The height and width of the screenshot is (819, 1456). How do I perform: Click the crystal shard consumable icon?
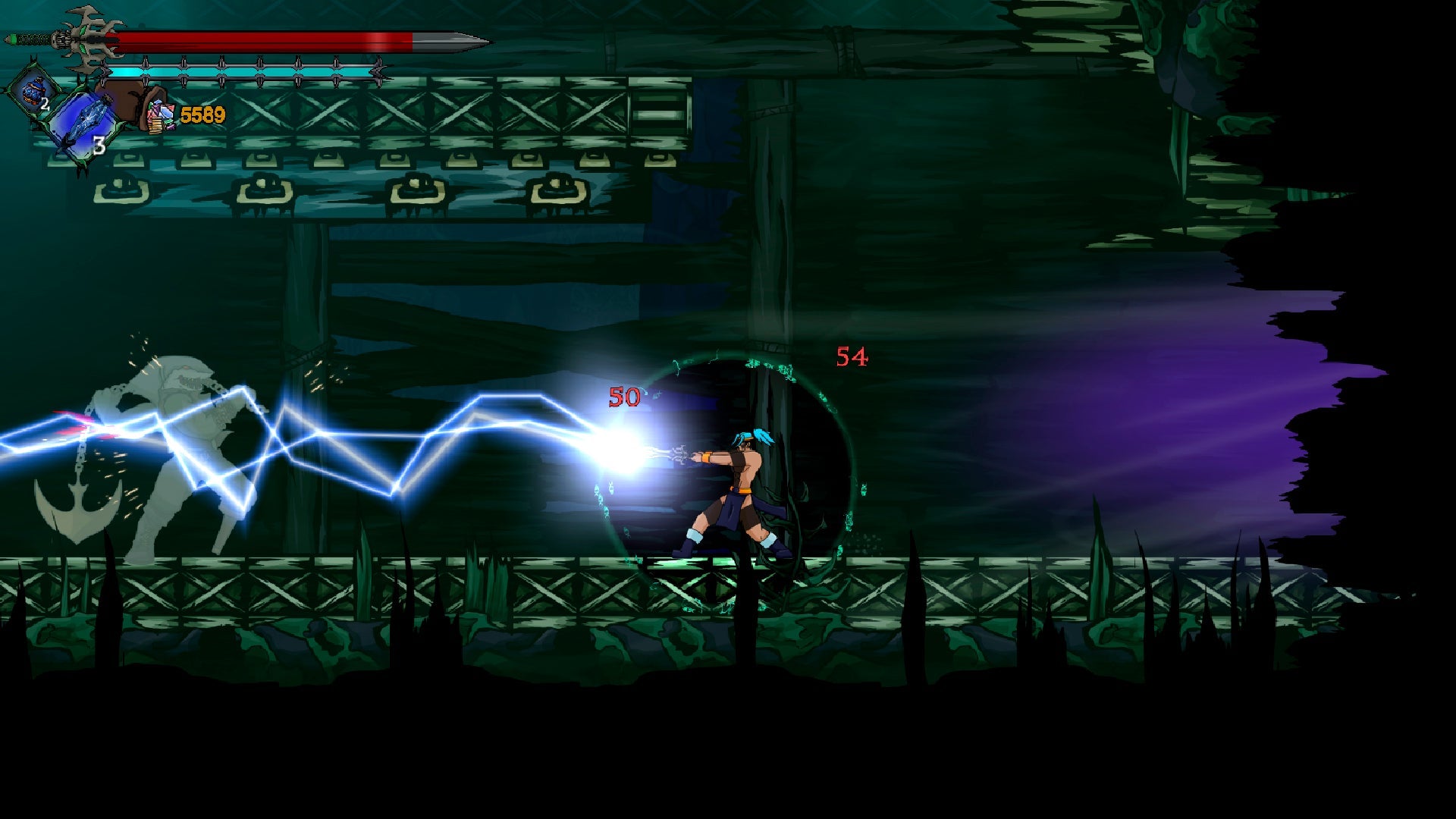[x=91, y=120]
